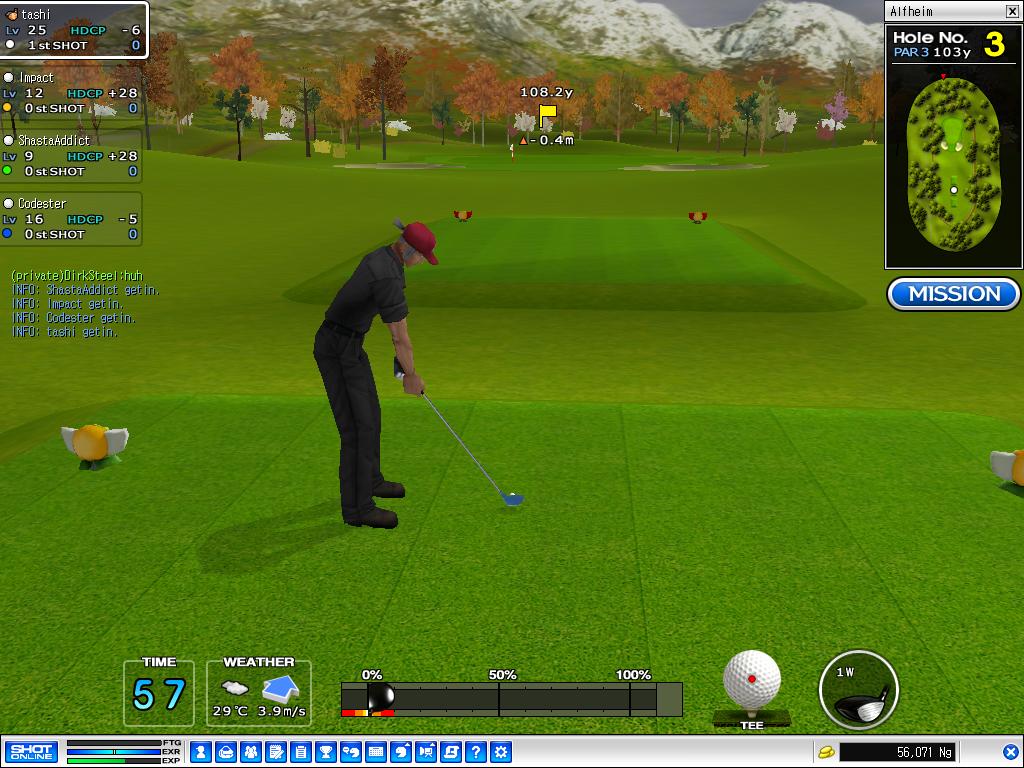
Task: Select player ShastaAddict in the scoreboard
Action: pos(71,156)
